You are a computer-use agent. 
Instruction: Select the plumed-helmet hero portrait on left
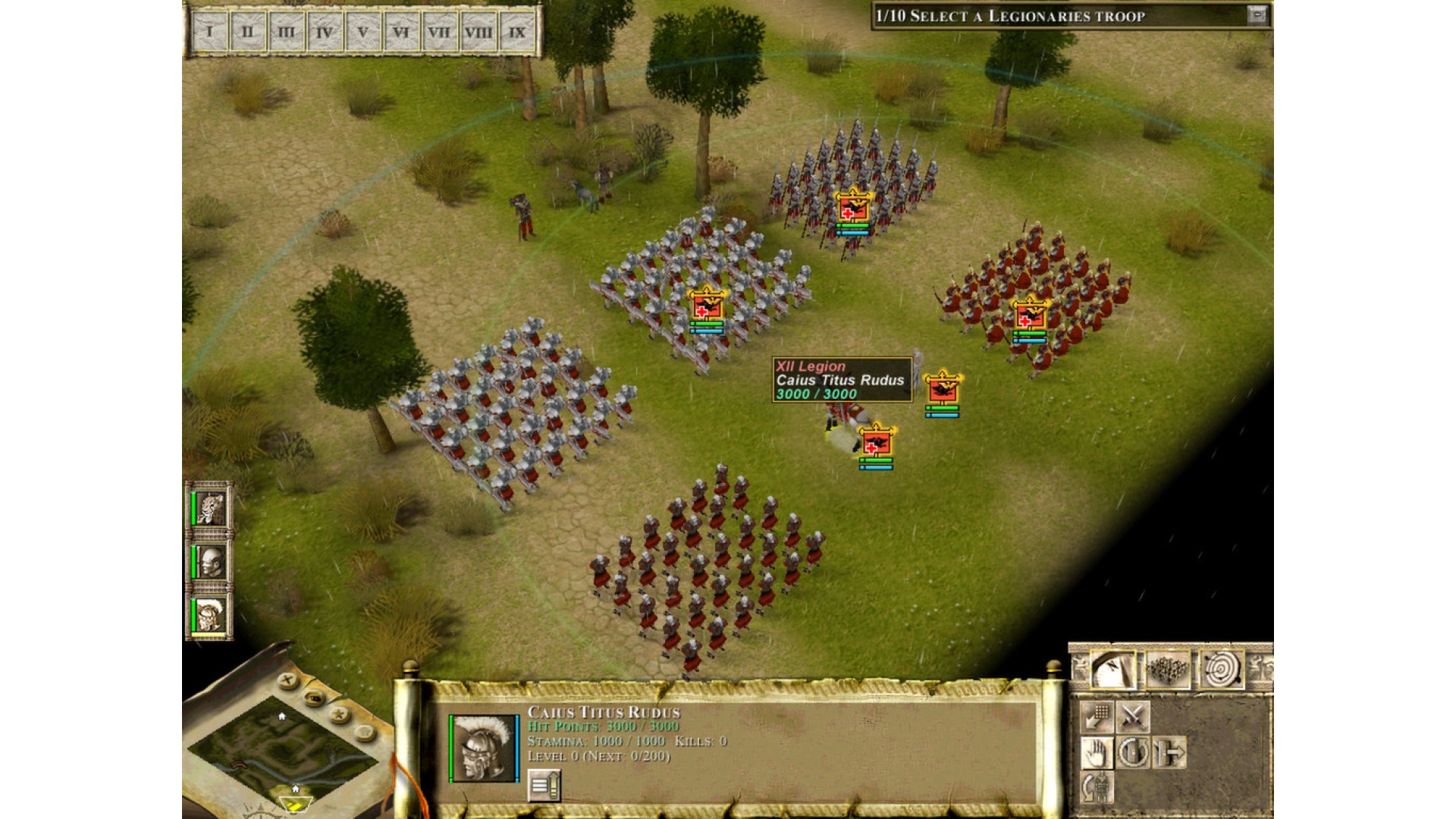[209, 615]
